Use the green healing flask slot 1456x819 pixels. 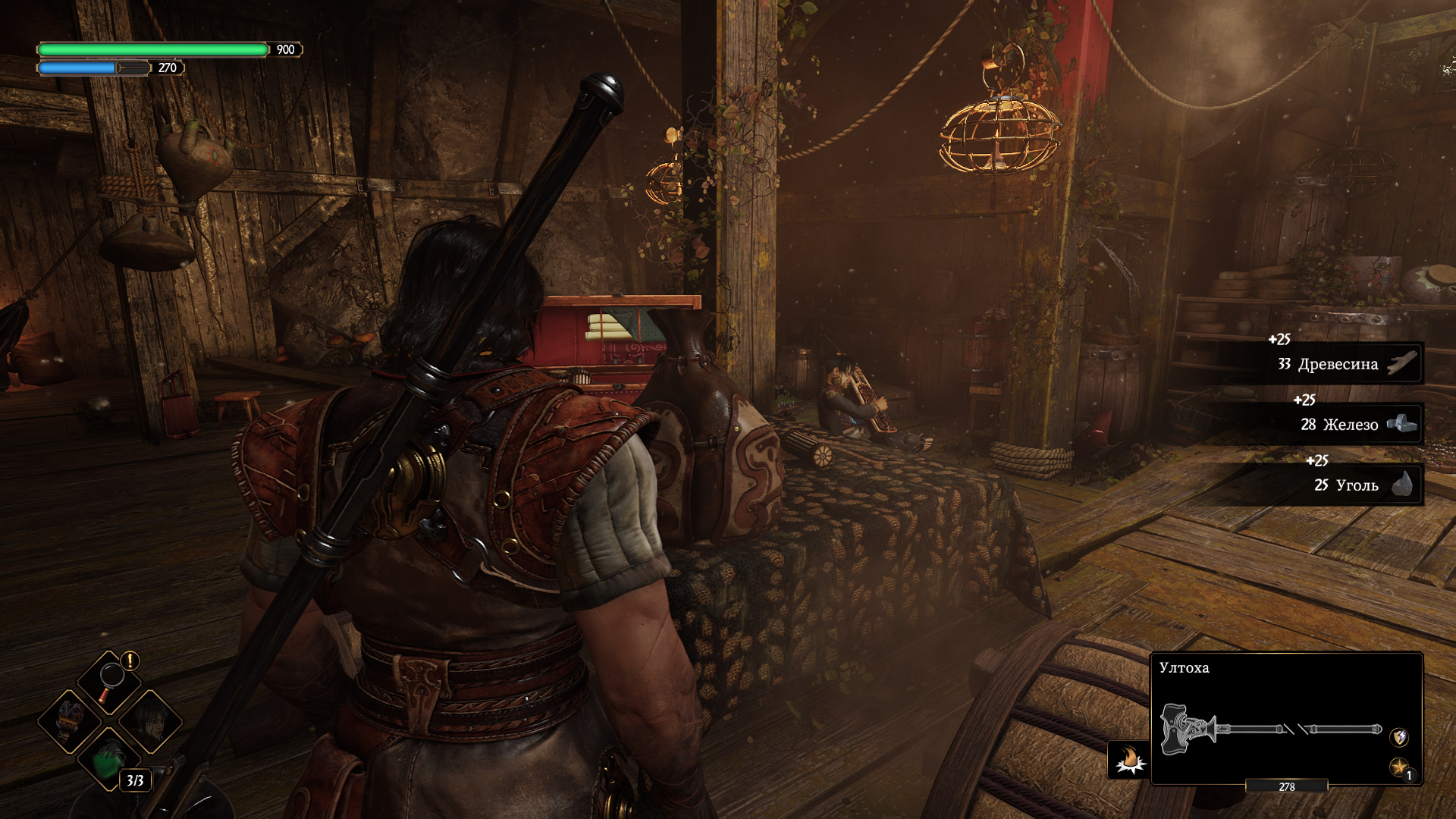point(111,758)
